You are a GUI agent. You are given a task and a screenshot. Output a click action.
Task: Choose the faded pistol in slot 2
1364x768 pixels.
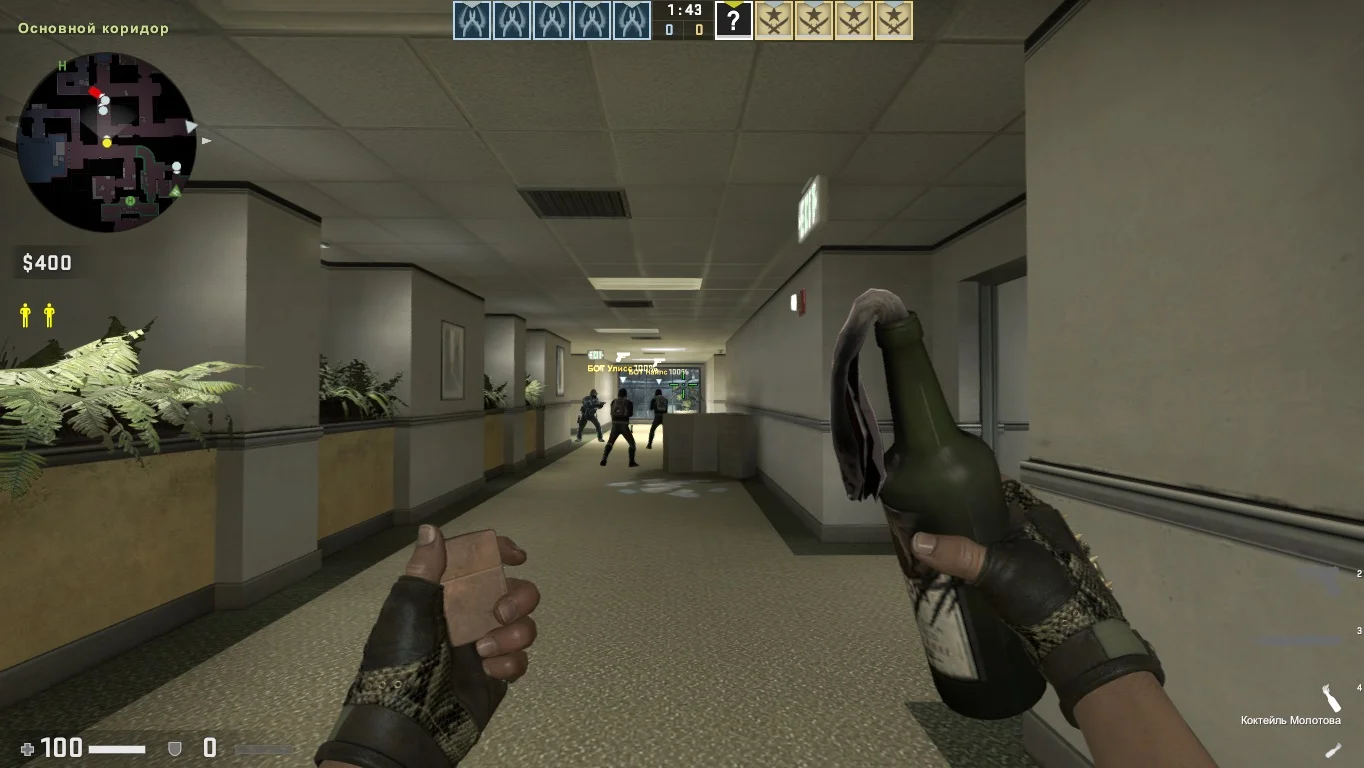1327,578
